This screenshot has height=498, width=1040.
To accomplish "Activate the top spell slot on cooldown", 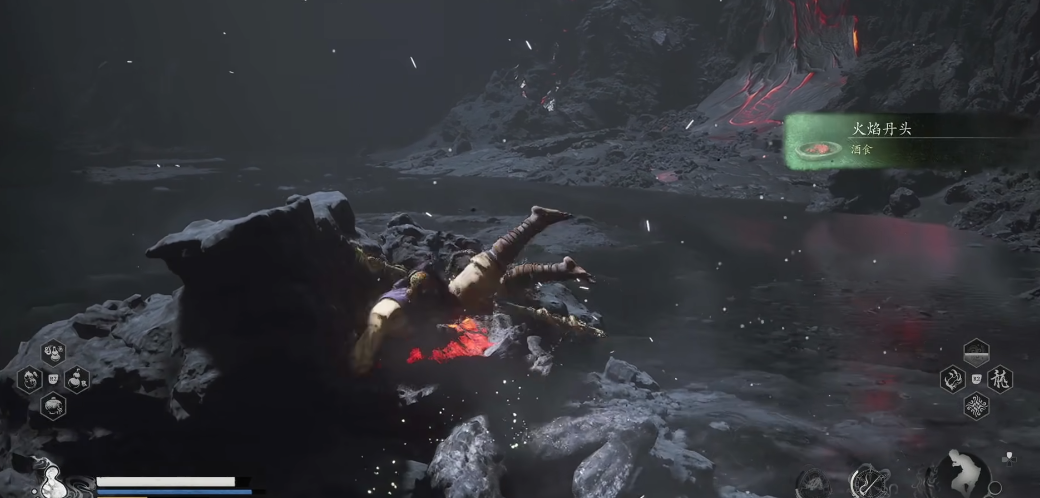I will [976, 352].
